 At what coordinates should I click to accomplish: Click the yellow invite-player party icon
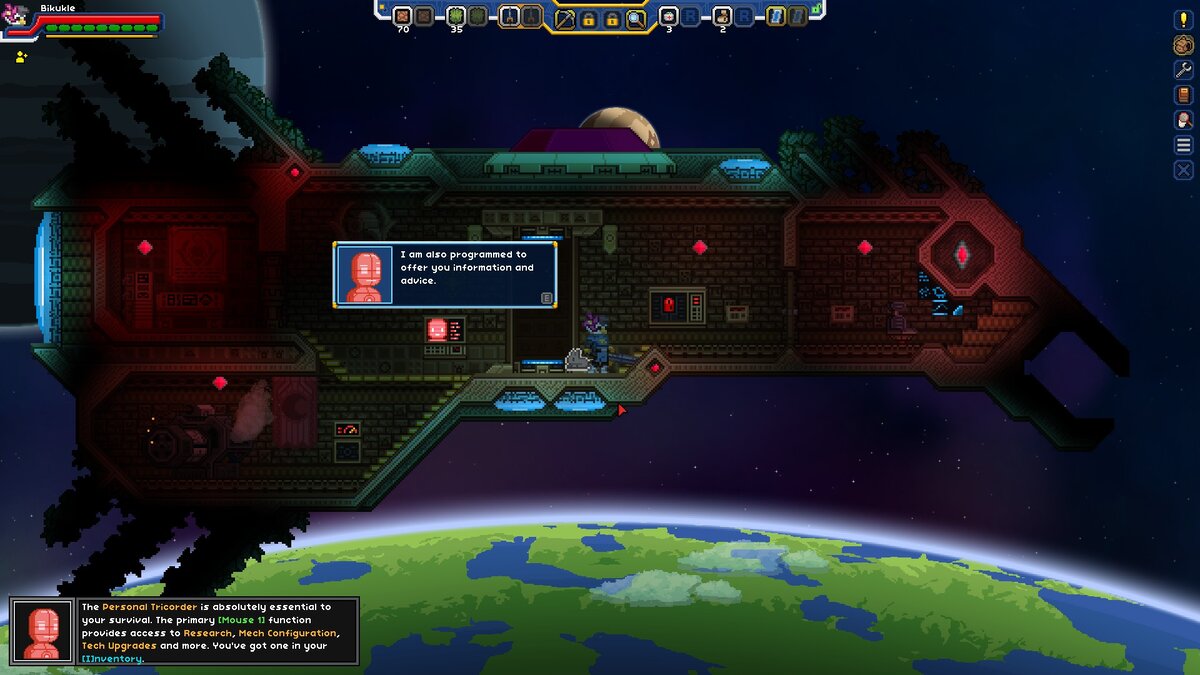click(20, 57)
